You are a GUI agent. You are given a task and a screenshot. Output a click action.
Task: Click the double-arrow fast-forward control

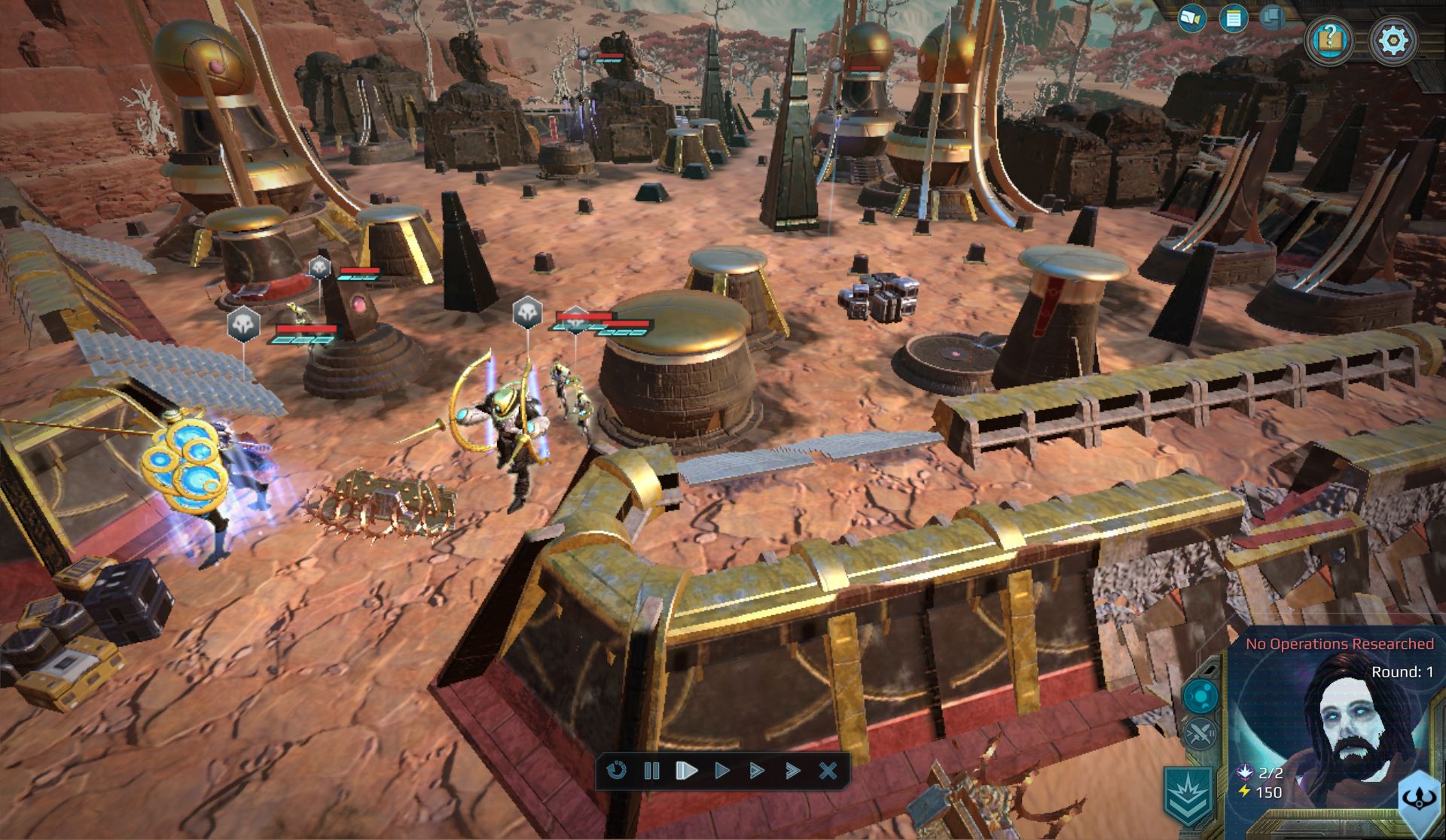[x=755, y=771]
